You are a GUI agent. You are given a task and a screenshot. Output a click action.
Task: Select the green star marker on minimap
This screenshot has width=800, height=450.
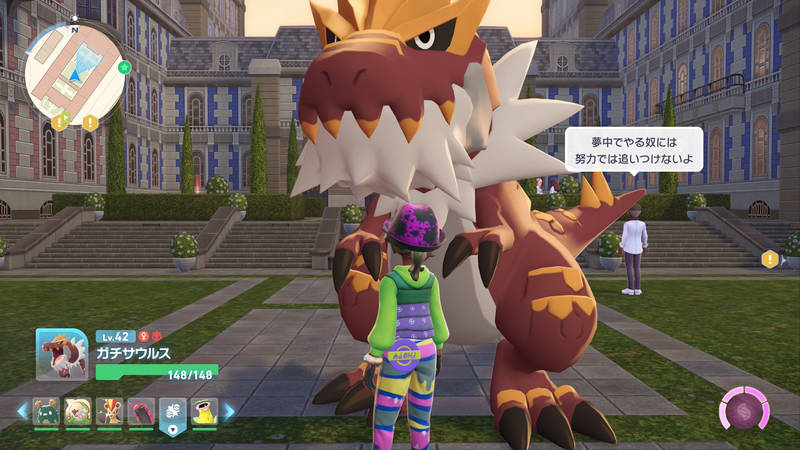point(124,68)
